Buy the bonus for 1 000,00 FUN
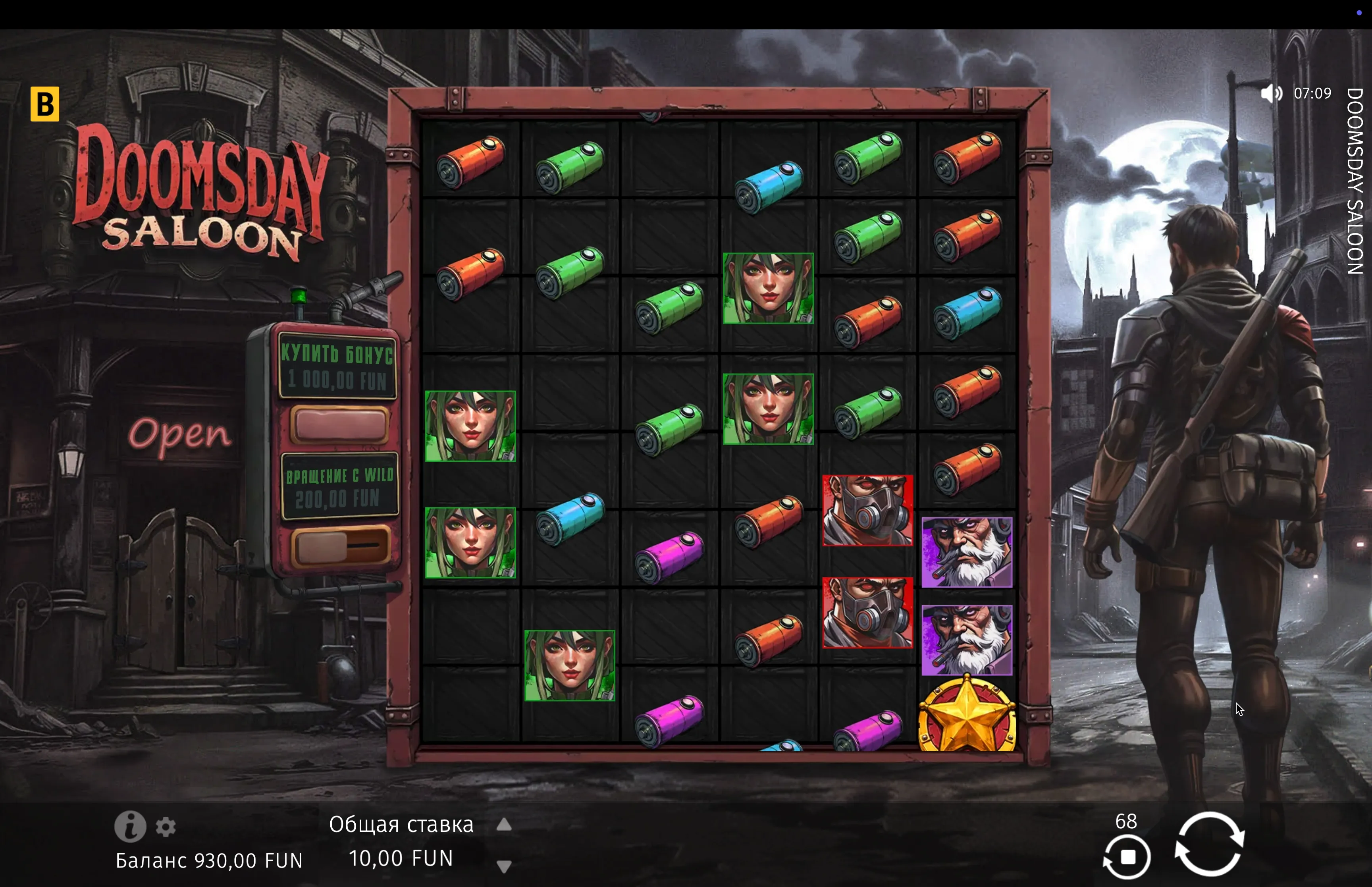The width and height of the screenshot is (1372, 887). click(x=339, y=424)
